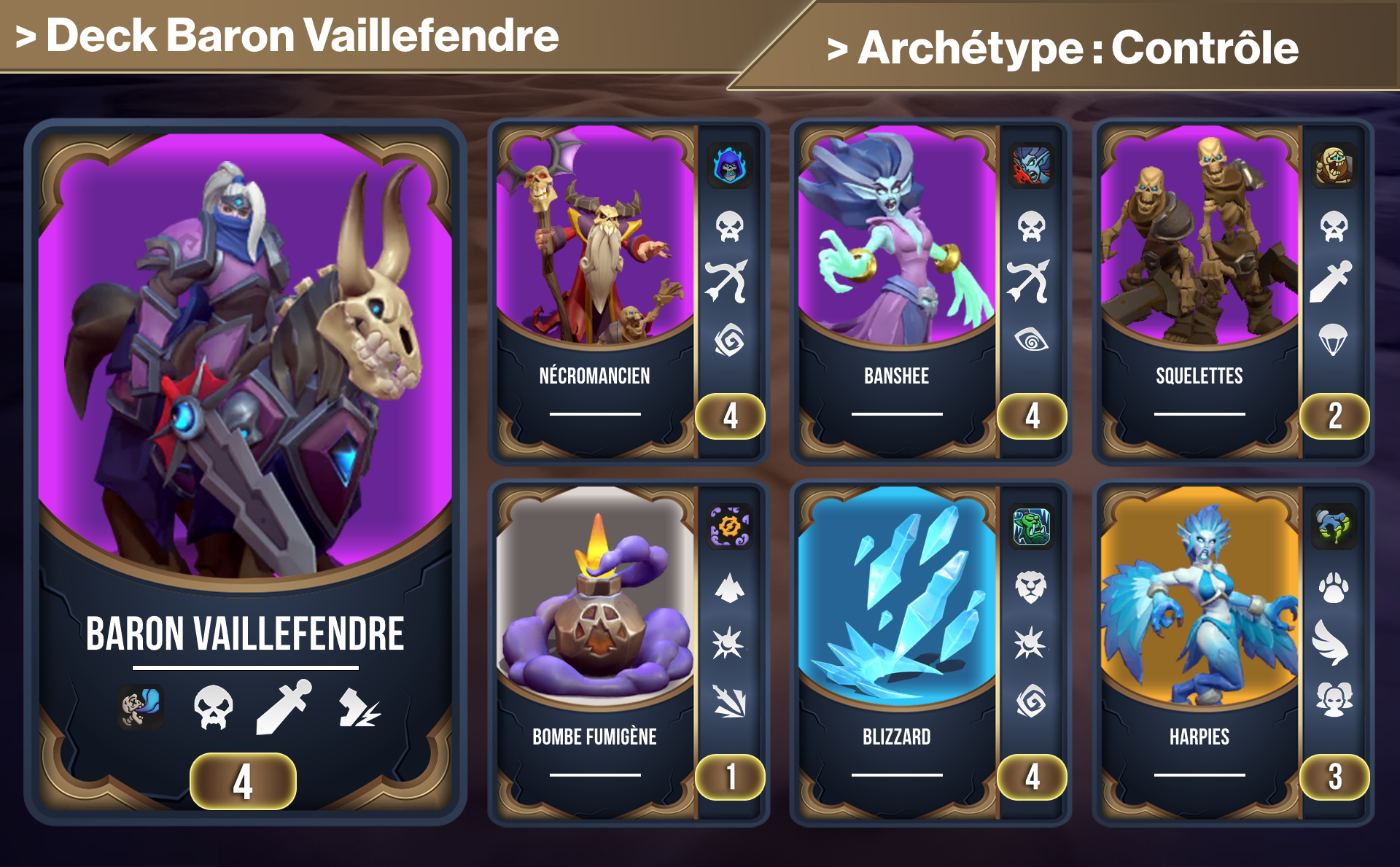Image resolution: width=1400 pixels, height=867 pixels.
Task: Switch to the Archétype Contrôle tab
Action: point(1065,50)
